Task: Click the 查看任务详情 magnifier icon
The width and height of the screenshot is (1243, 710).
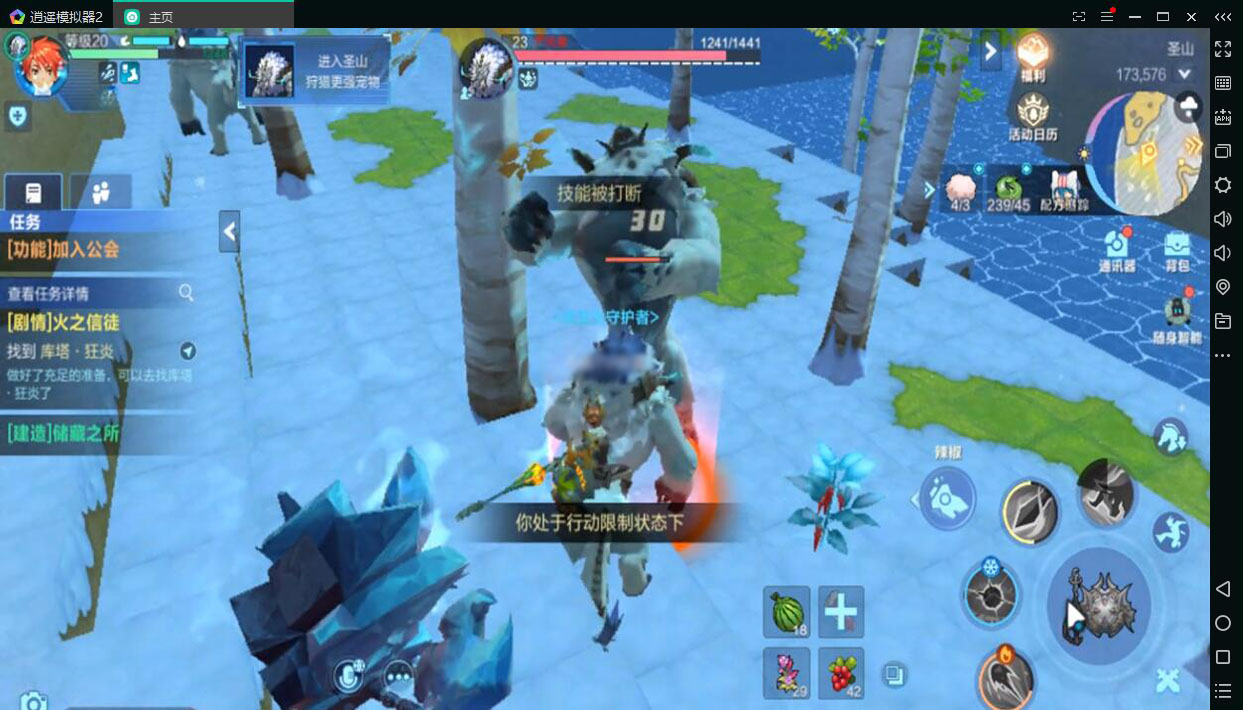Action: pyautogui.click(x=186, y=293)
